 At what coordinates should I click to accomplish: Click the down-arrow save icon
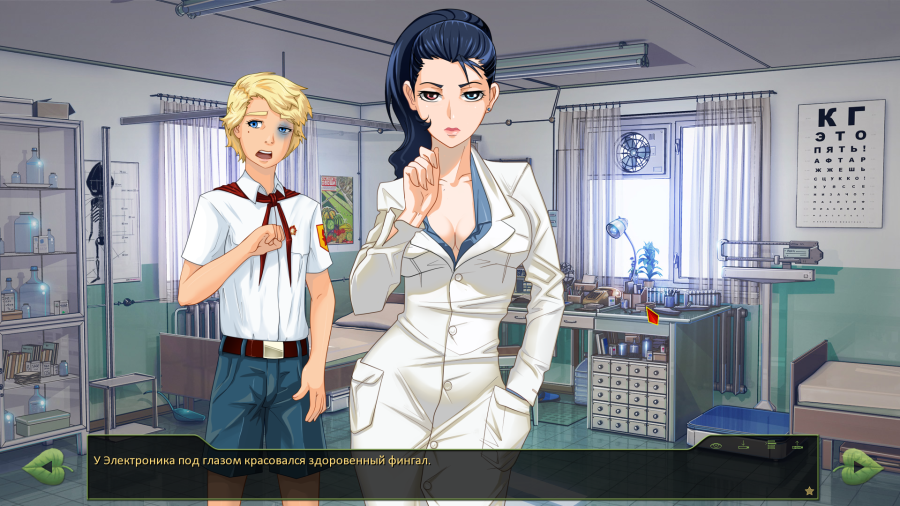coord(743,445)
